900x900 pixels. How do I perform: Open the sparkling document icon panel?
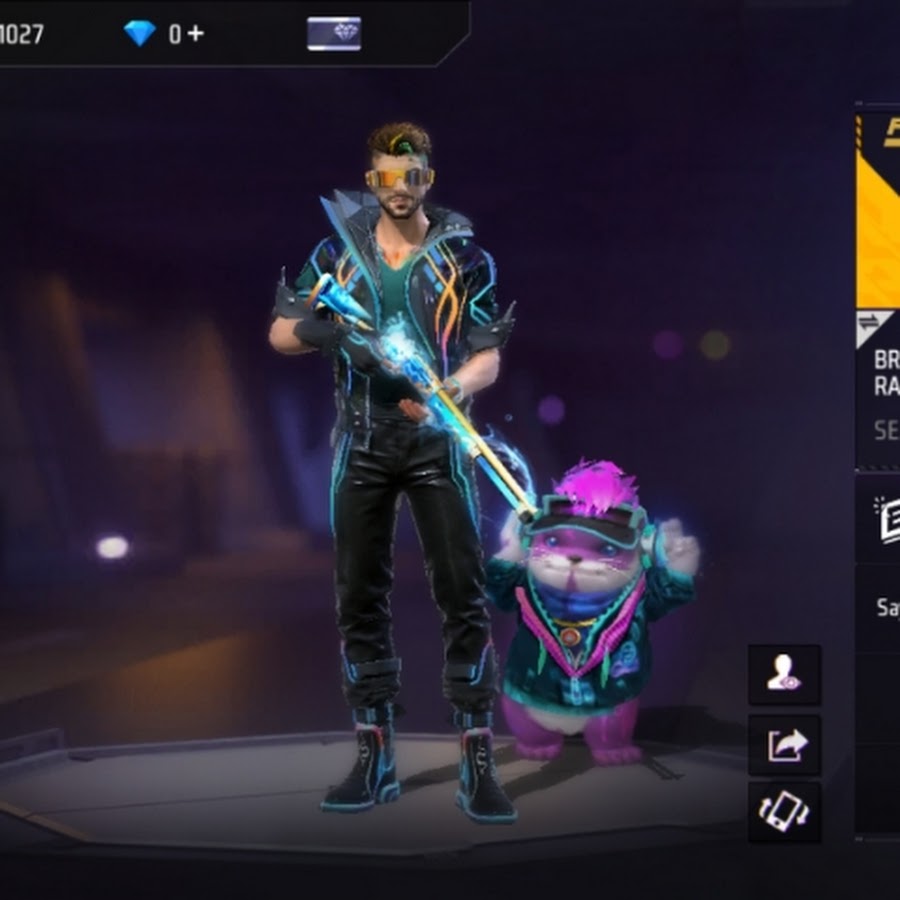[x=887, y=520]
